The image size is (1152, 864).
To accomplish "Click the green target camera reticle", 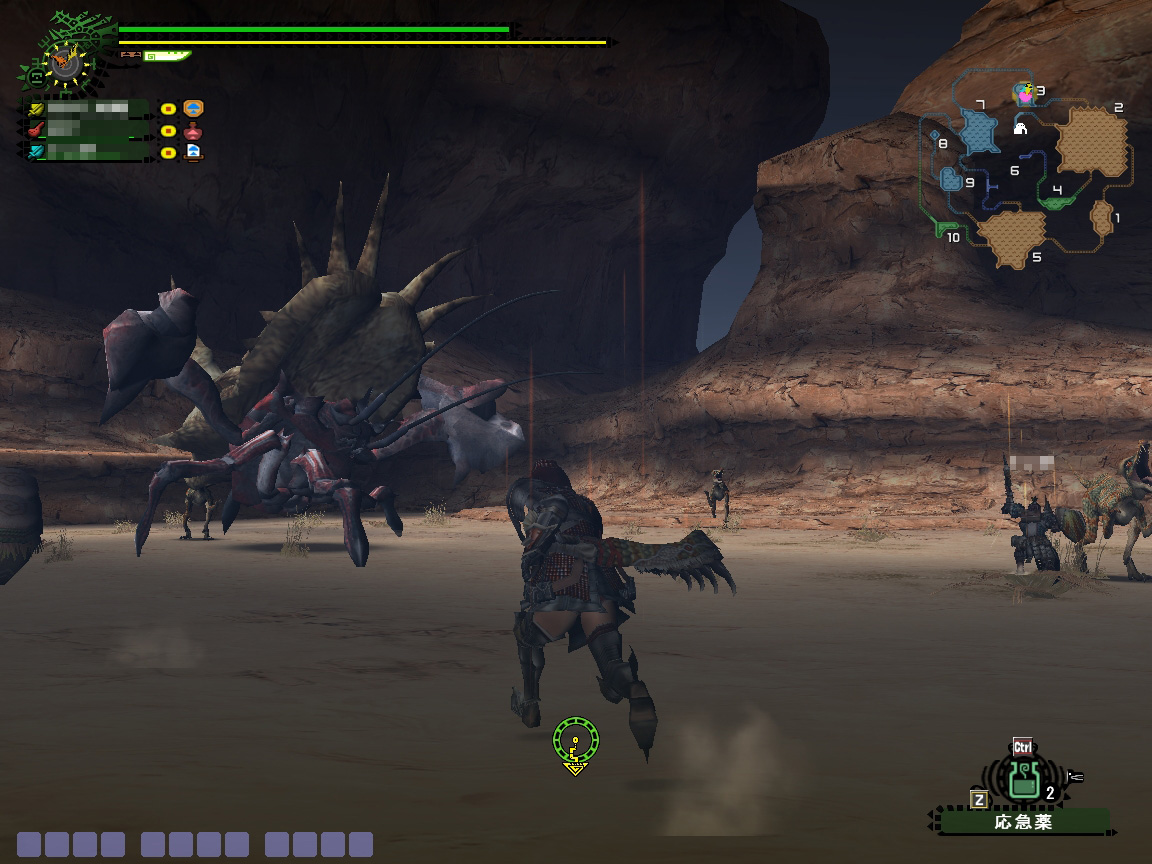I will click(575, 742).
